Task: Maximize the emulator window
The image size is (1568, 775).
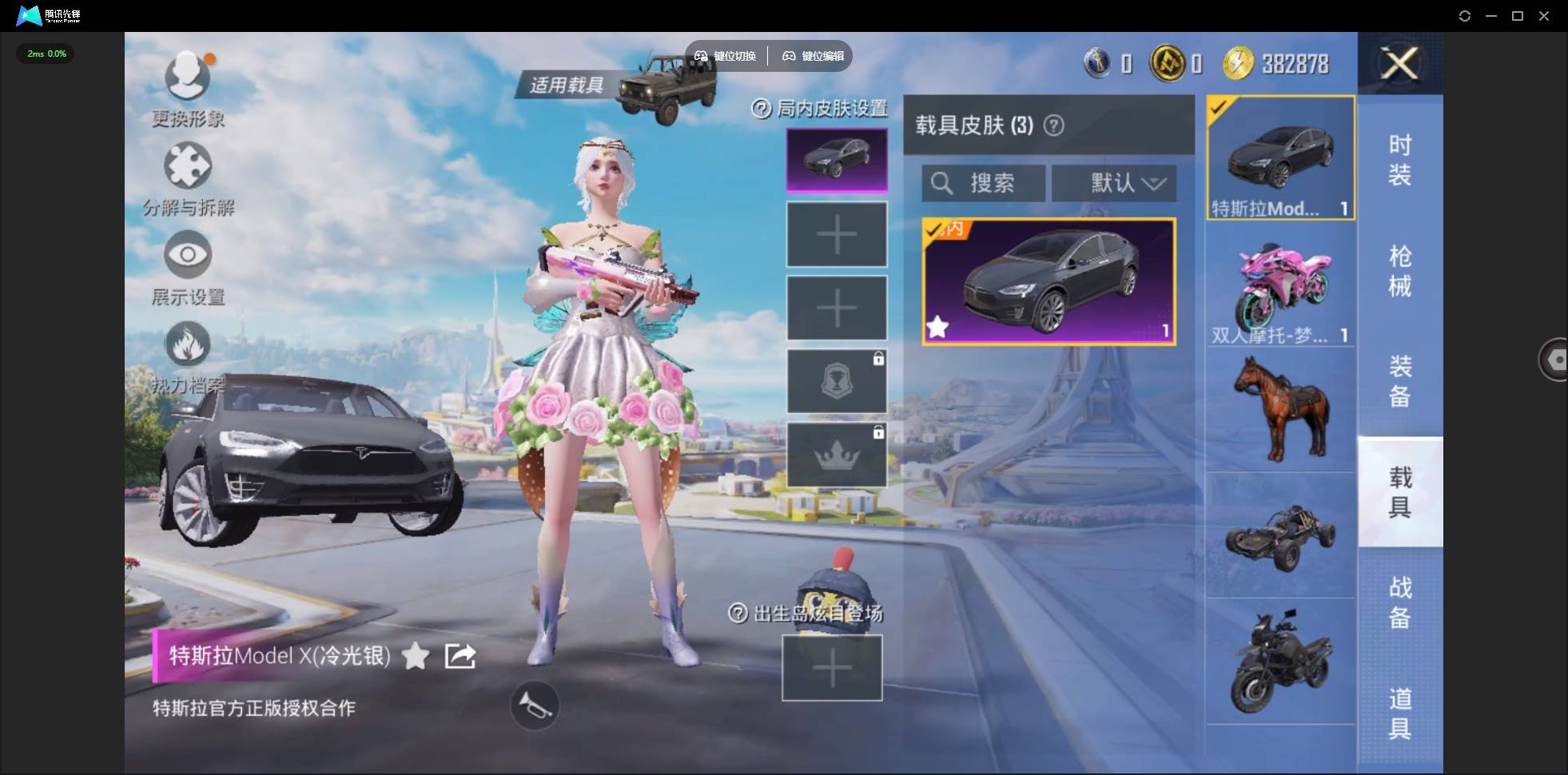Action: pos(1518,16)
